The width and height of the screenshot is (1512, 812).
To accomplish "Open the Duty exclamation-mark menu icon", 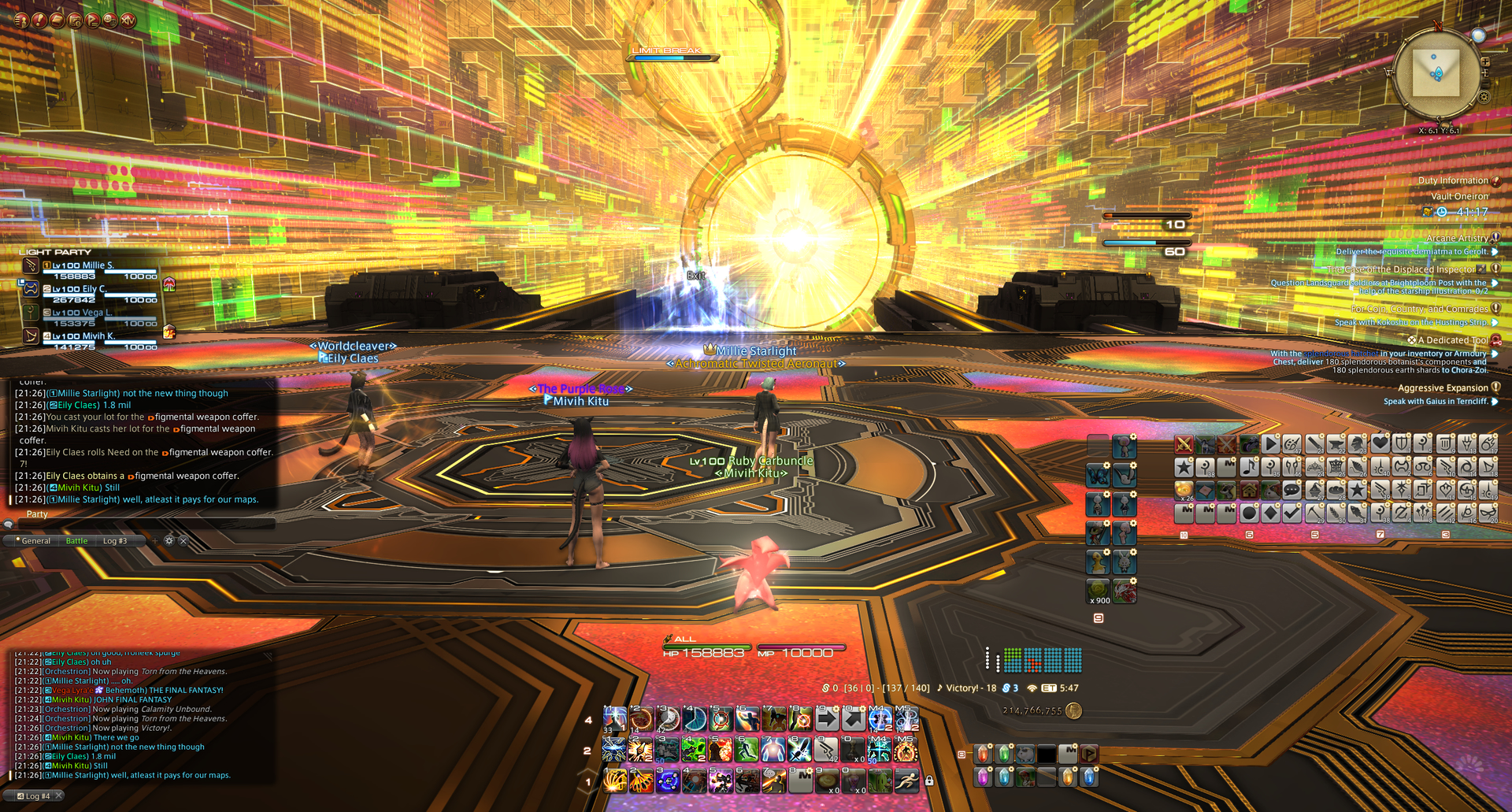I will (x=39, y=20).
